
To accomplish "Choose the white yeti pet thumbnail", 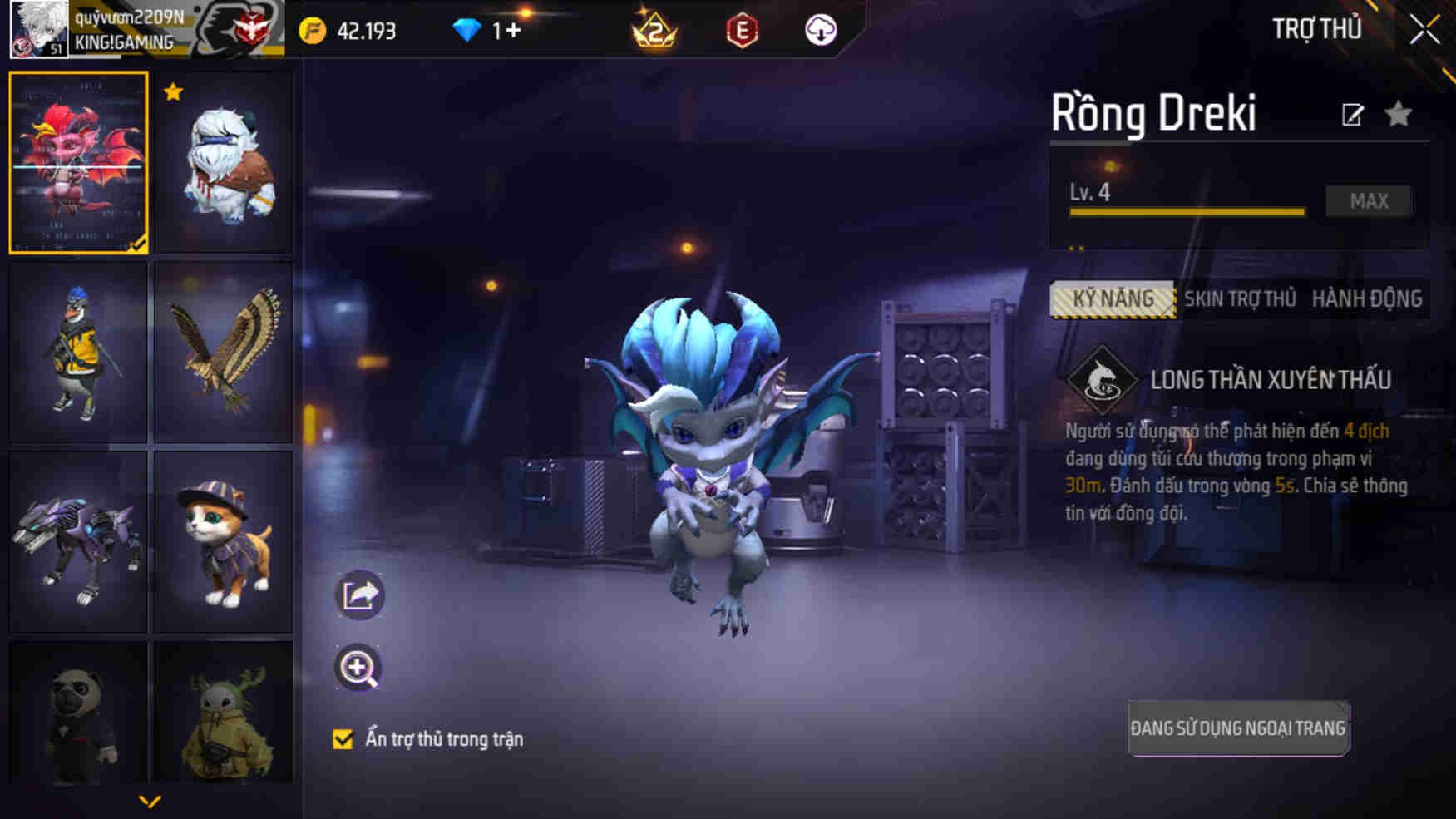I will [224, 162].
